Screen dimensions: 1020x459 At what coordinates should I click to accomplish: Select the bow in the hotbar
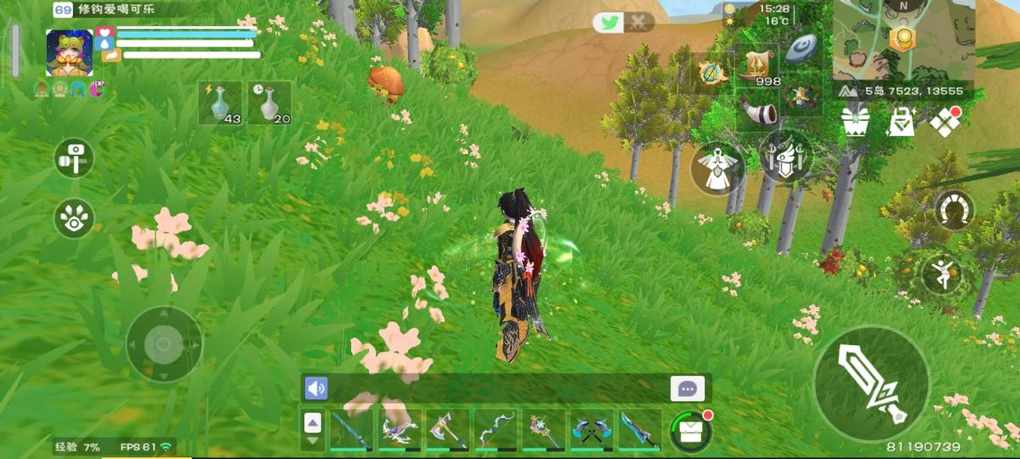(495, 430)
